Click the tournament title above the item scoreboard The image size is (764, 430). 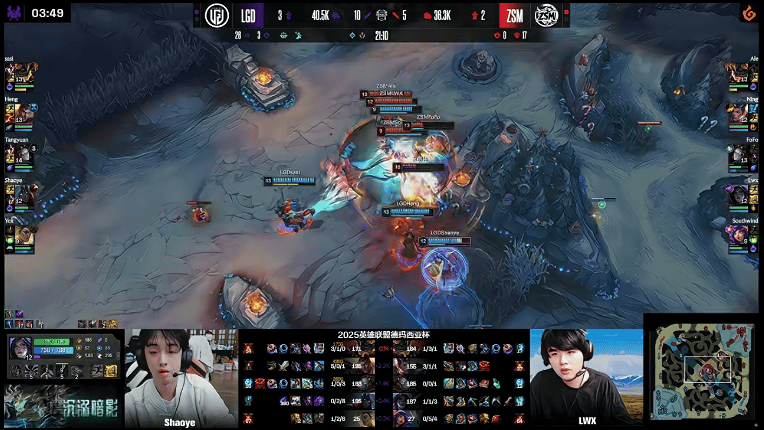[384, 335]
